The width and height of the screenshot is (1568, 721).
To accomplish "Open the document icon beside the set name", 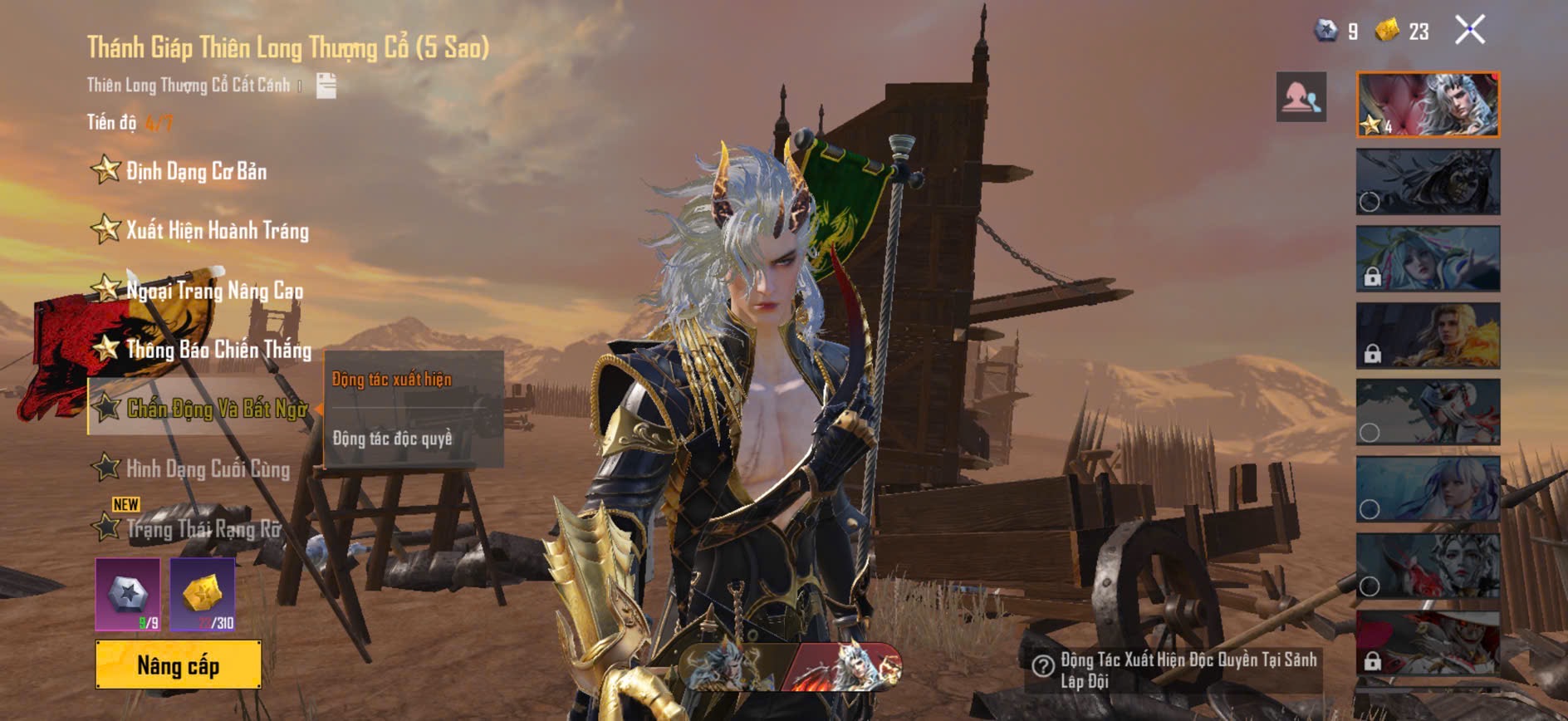I will (326, 86).
